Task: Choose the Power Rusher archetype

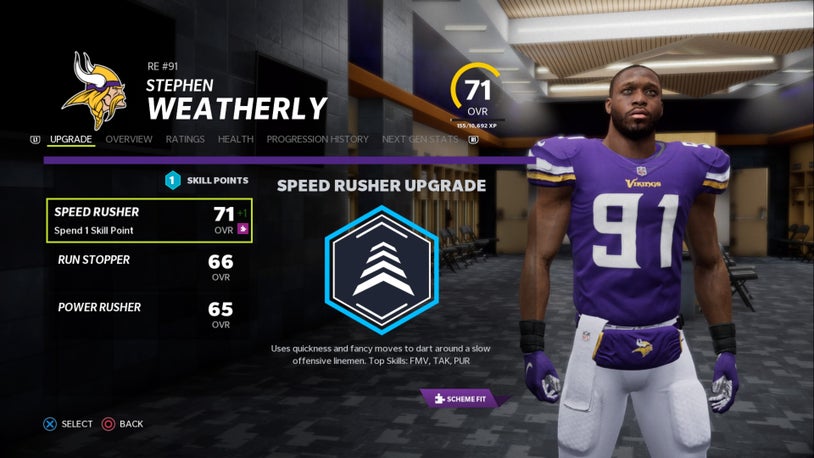Action: 149,315
